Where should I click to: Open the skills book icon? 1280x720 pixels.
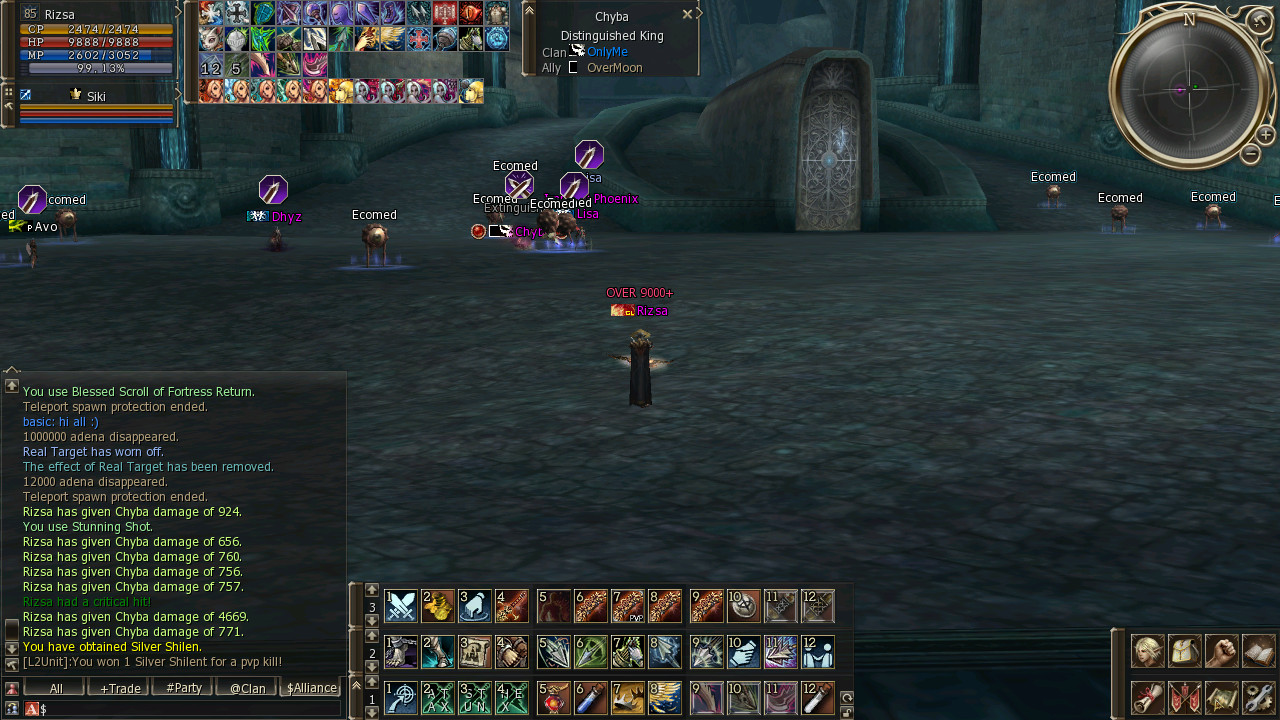1259,651
